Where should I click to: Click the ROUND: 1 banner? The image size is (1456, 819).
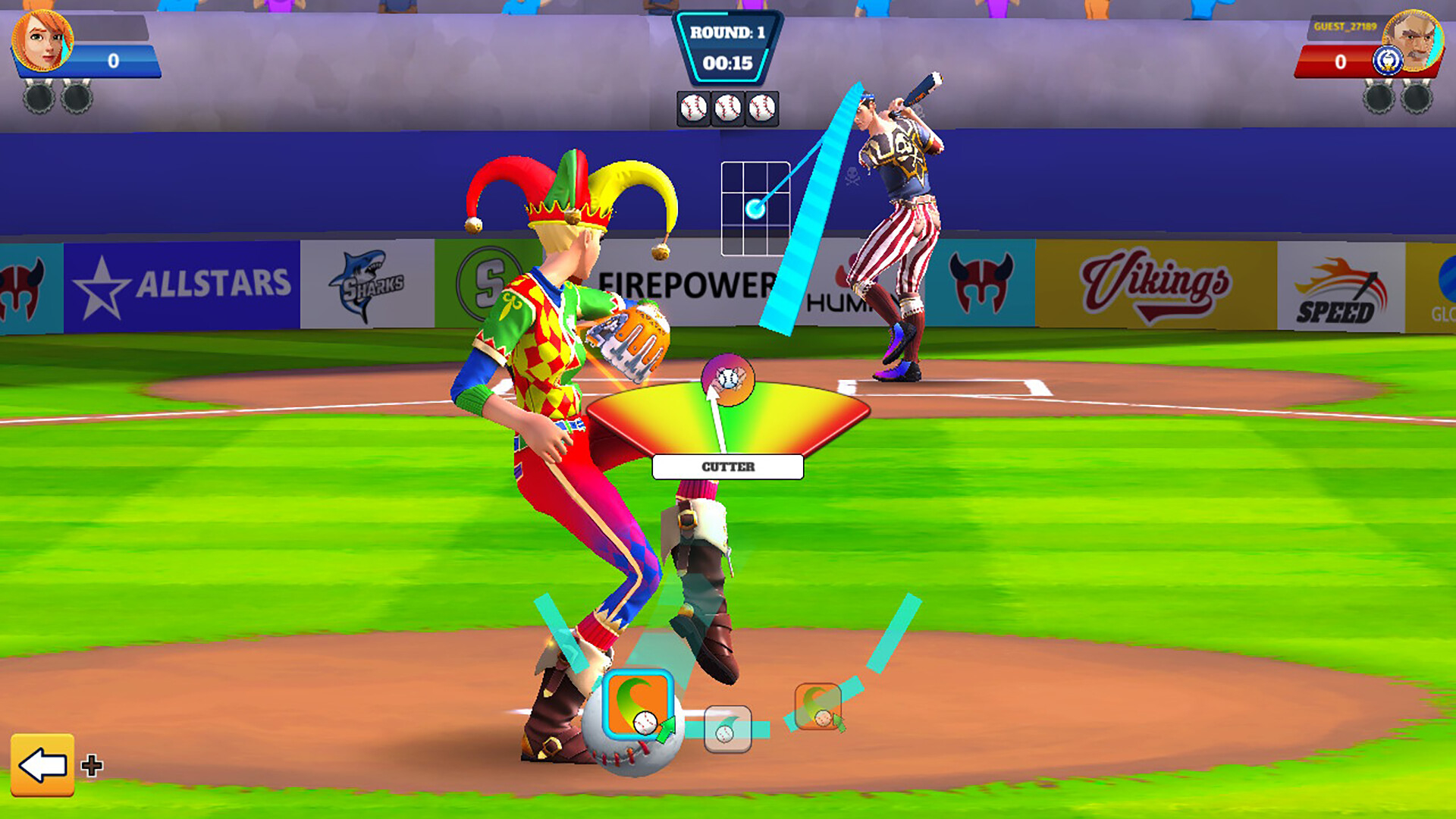730,33
